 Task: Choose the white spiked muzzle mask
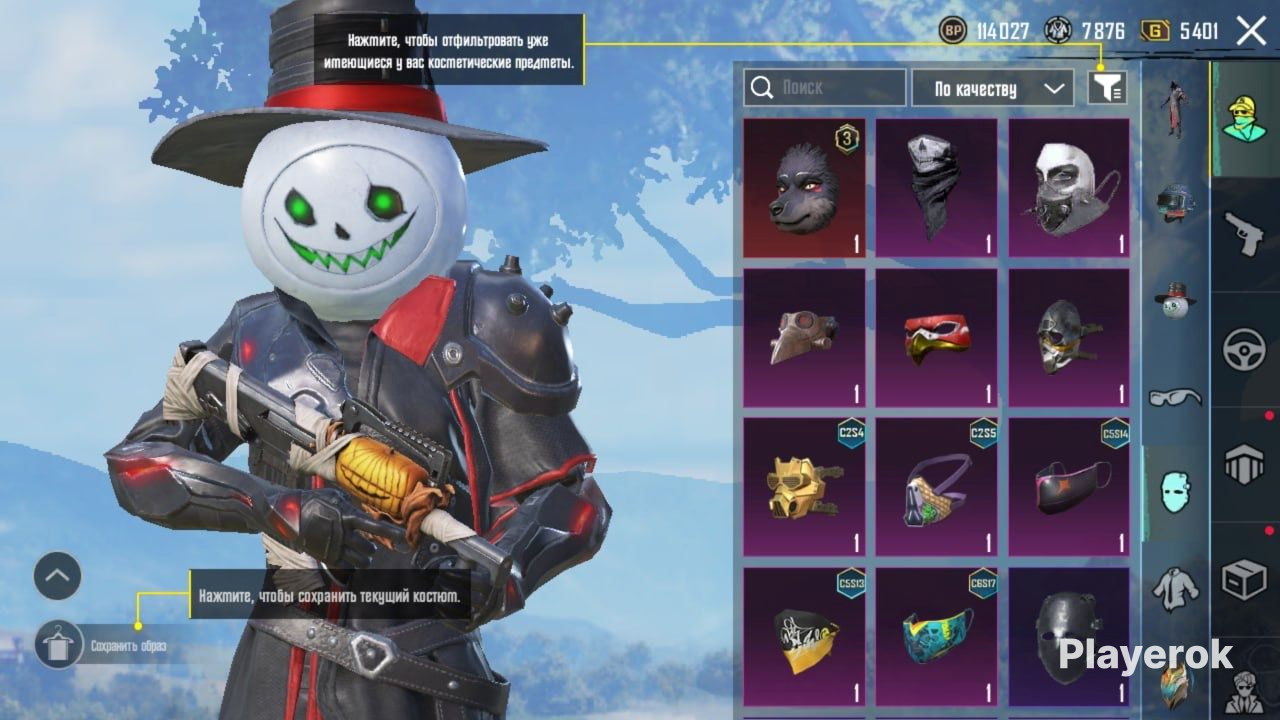[1068, 188]
